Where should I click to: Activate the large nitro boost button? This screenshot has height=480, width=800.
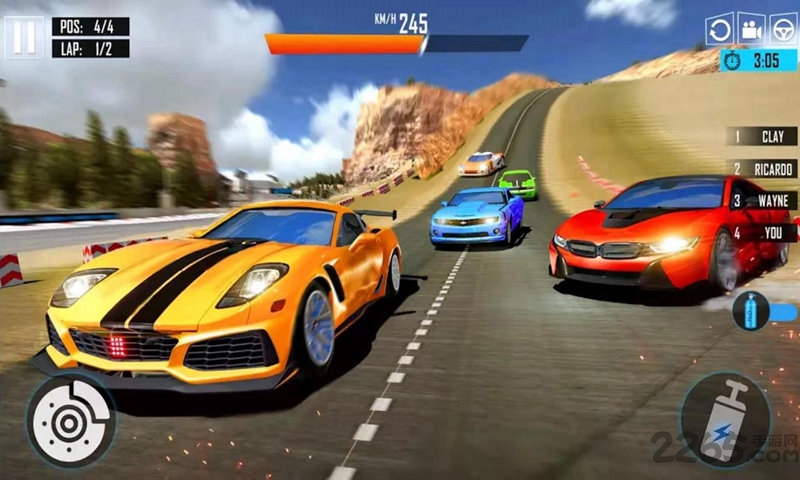725,419
